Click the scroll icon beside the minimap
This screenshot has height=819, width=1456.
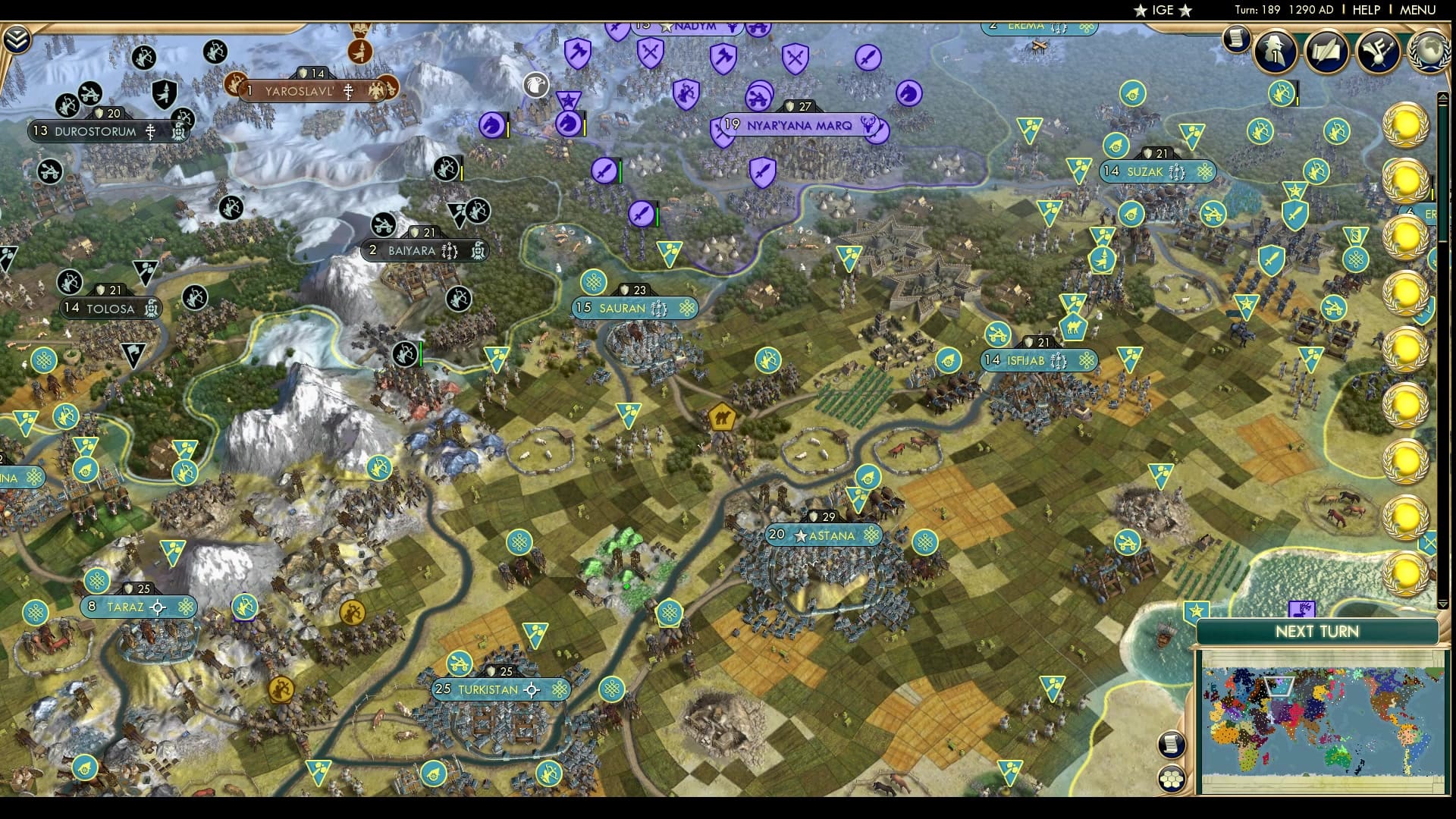[1172, 744]
